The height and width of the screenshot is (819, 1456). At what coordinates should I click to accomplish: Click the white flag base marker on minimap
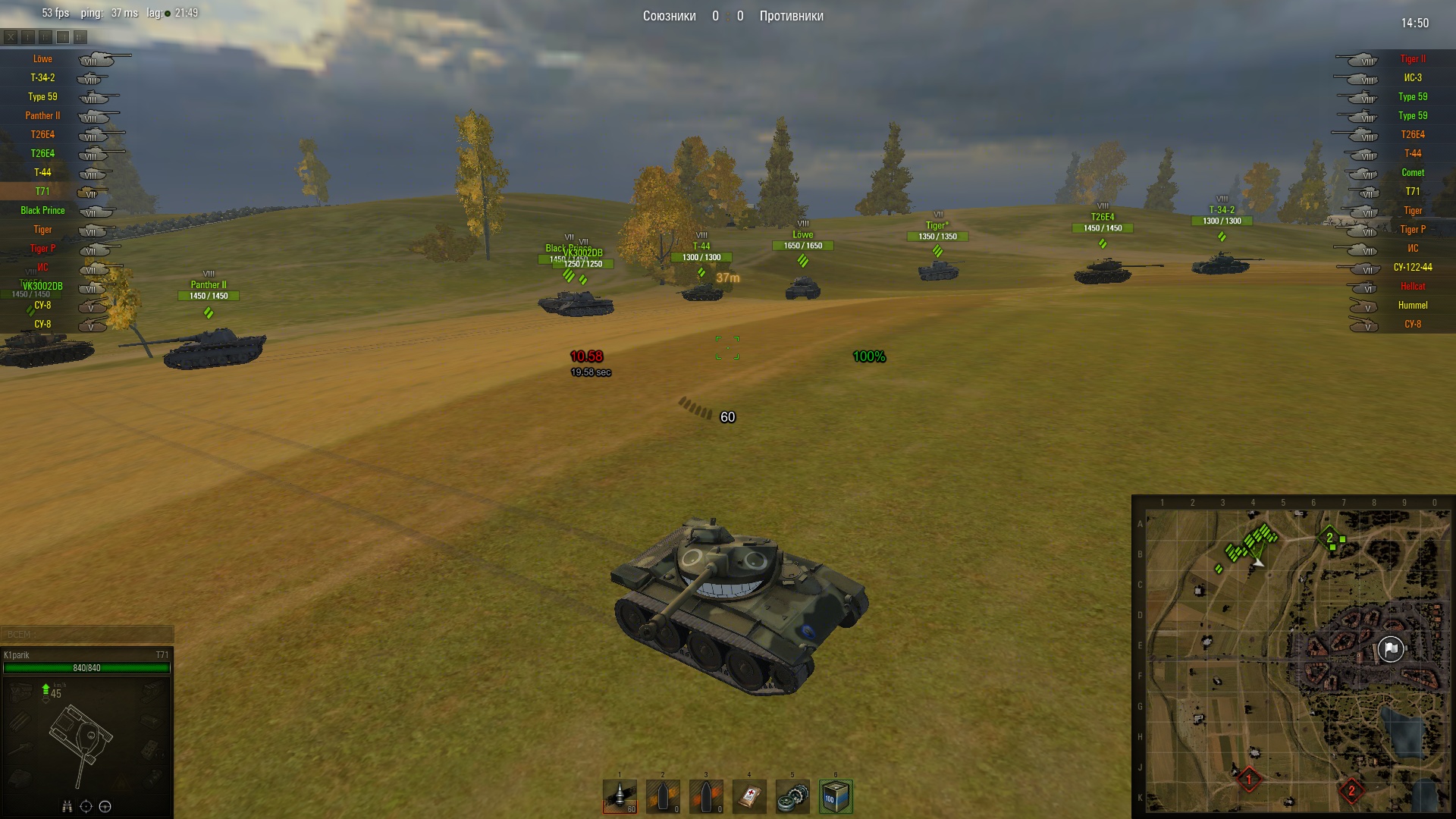[x=1390, y=649]
